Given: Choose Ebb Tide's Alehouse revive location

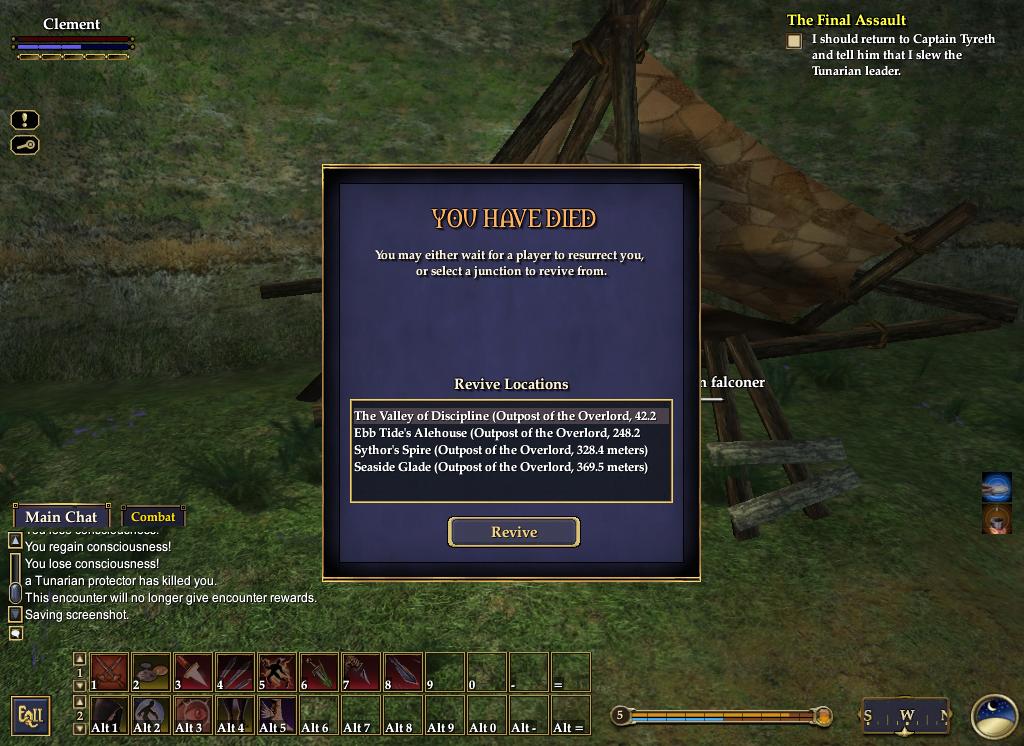Looking at the screenshot, I should click(x=497, y=433).
